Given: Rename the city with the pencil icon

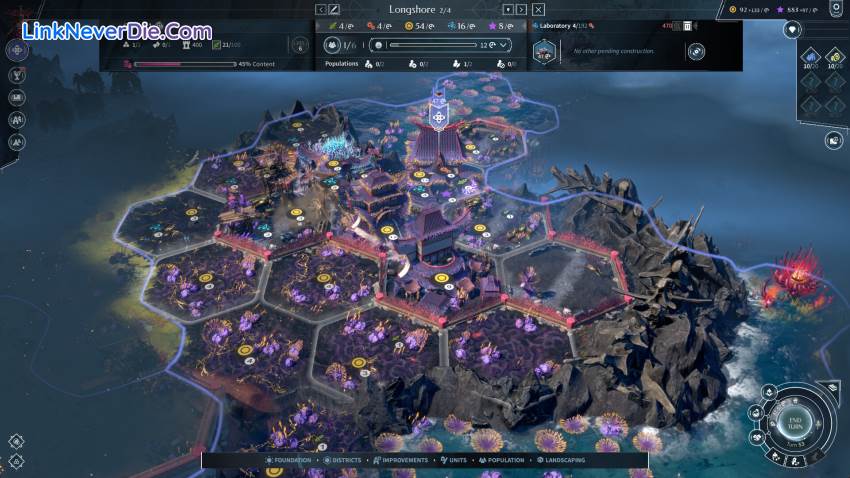Looking at the screenshot, I should [x=335, y=10].
